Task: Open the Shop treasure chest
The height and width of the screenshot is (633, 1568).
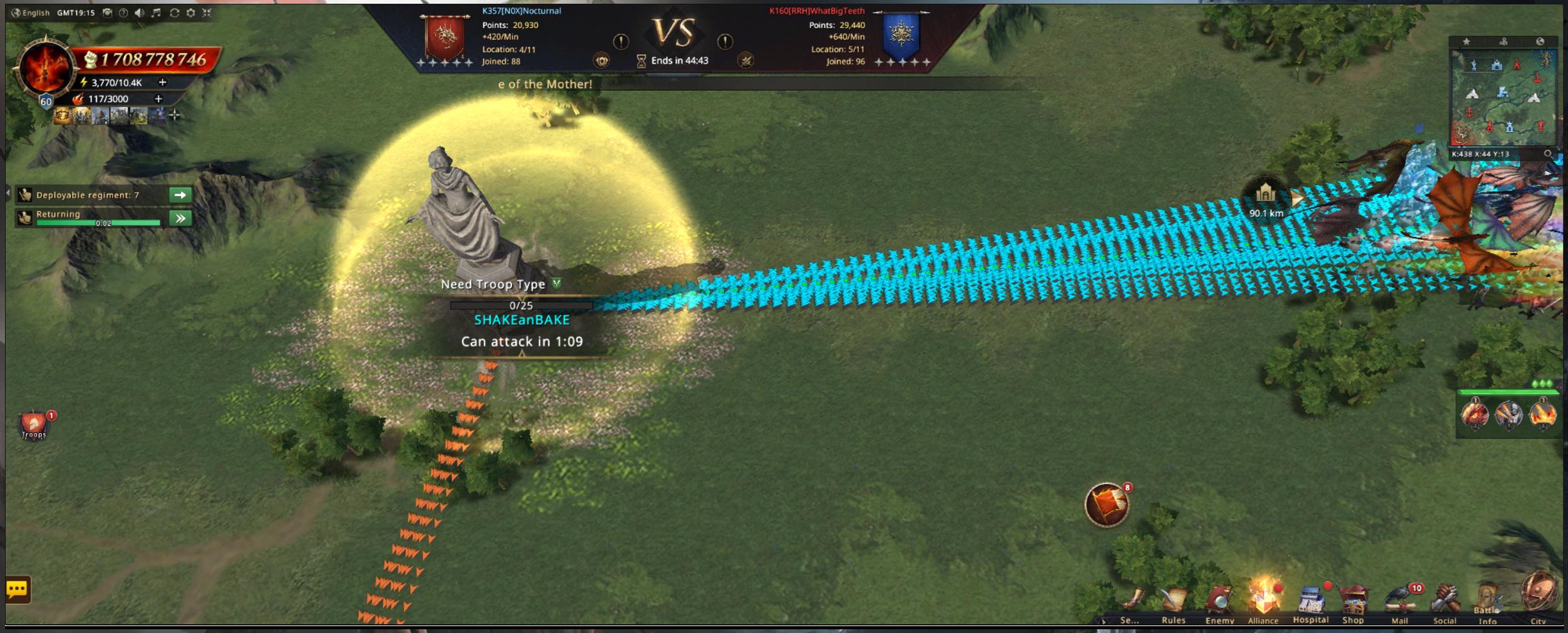Action: click(x=1353, y=602)
